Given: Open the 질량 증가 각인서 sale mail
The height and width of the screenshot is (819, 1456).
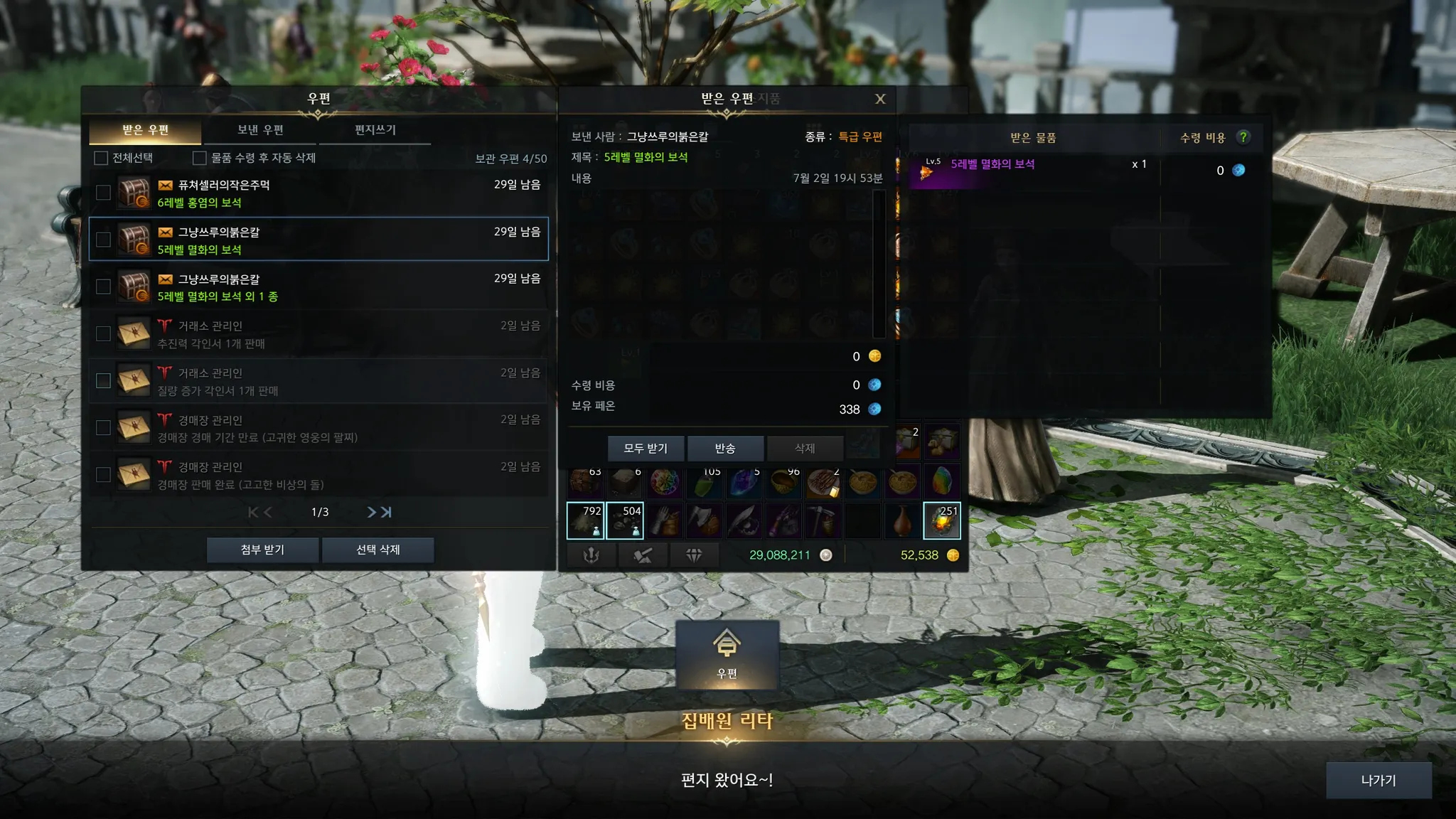Looking at the screenshot, I should point(318,381).
